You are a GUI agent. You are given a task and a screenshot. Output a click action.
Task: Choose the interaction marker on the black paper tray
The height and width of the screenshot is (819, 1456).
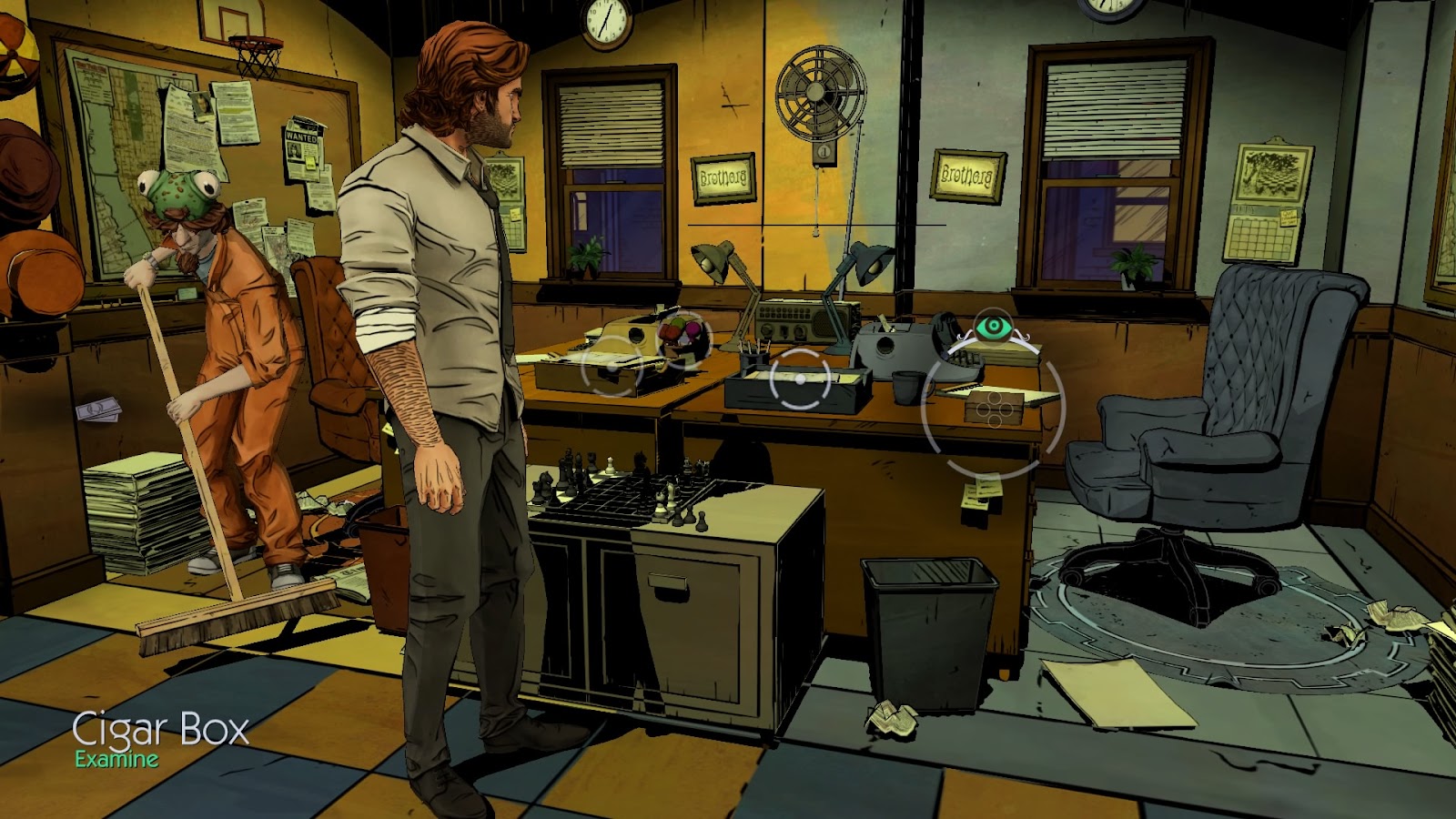pyautogui.click(x=800, y=379)
